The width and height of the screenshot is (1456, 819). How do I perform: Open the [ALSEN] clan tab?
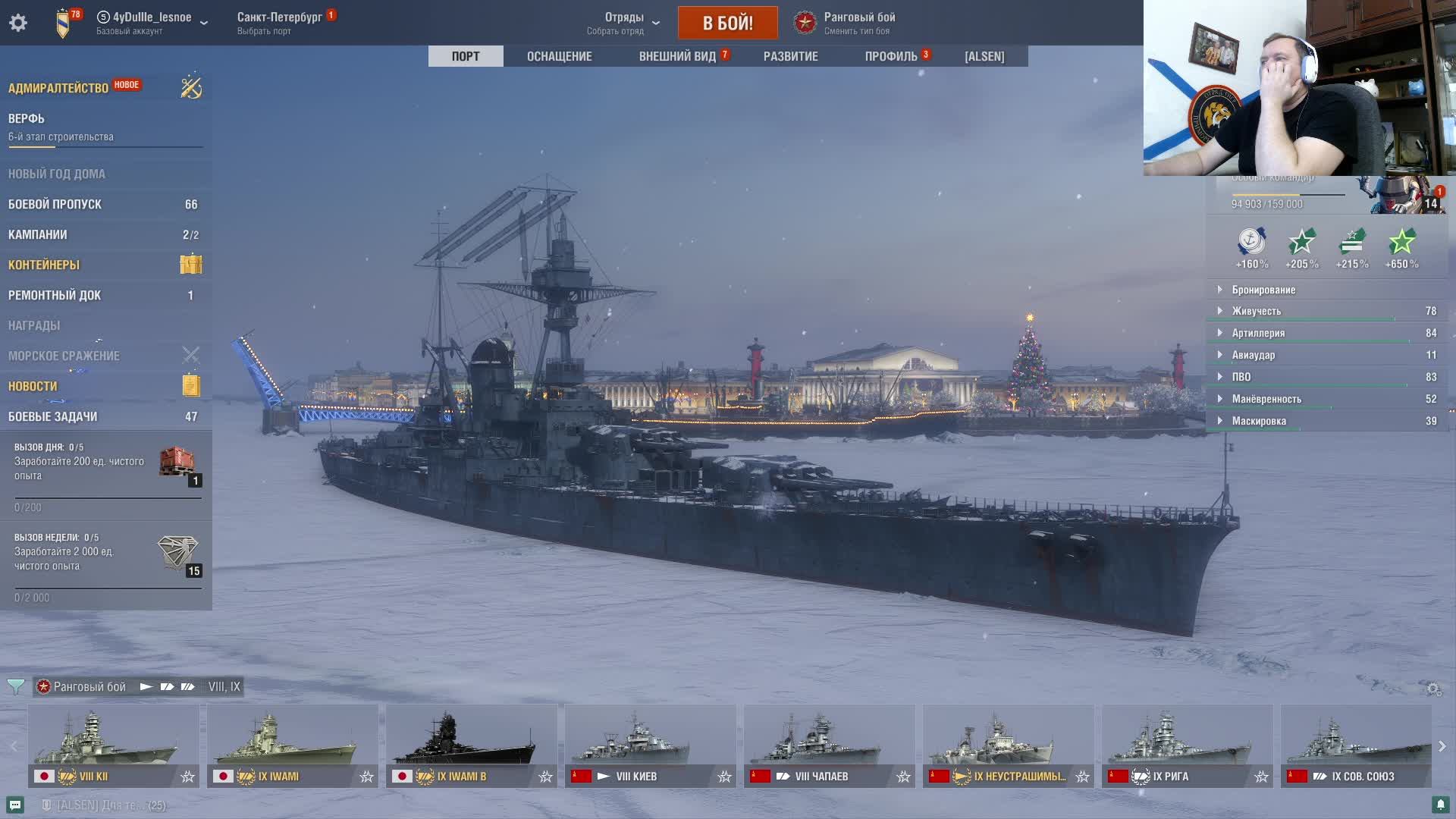pos(984,56)
